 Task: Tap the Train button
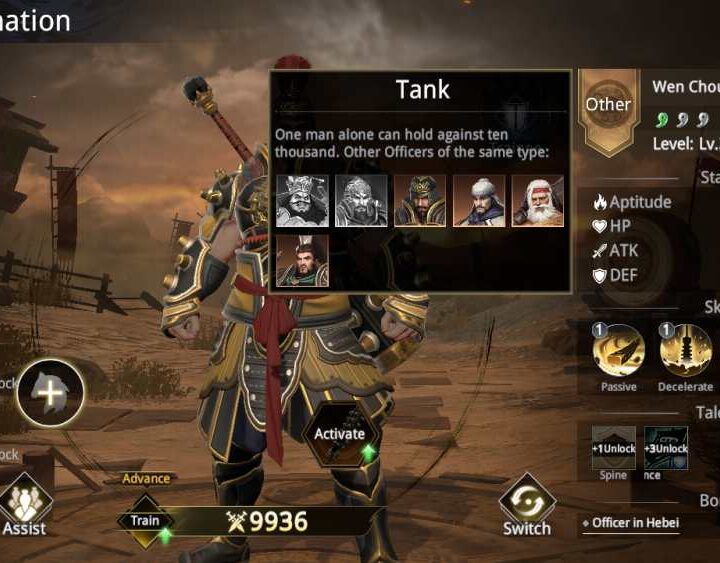pyautogui.click(x=146, y=521)
